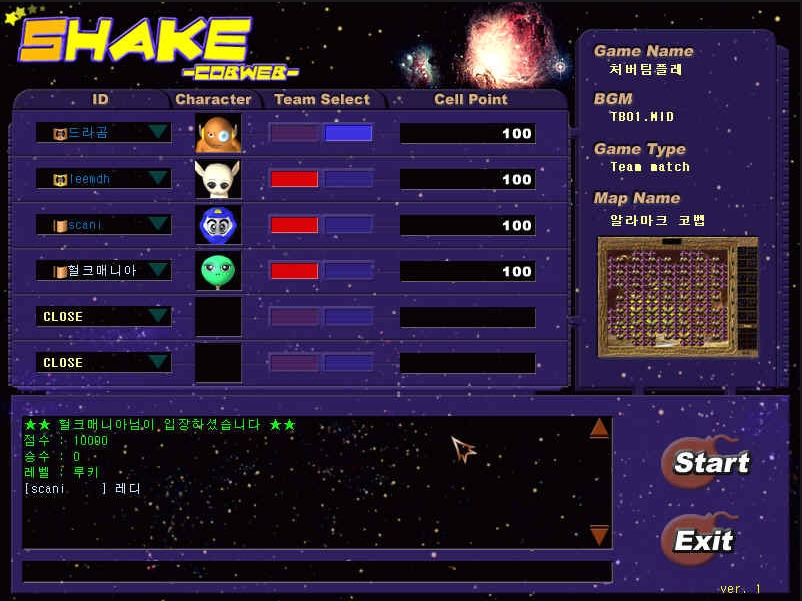Open the ID dropdown for player scani
The width and height of the screenshot is (802, 601).
click(x=158, y=225)
